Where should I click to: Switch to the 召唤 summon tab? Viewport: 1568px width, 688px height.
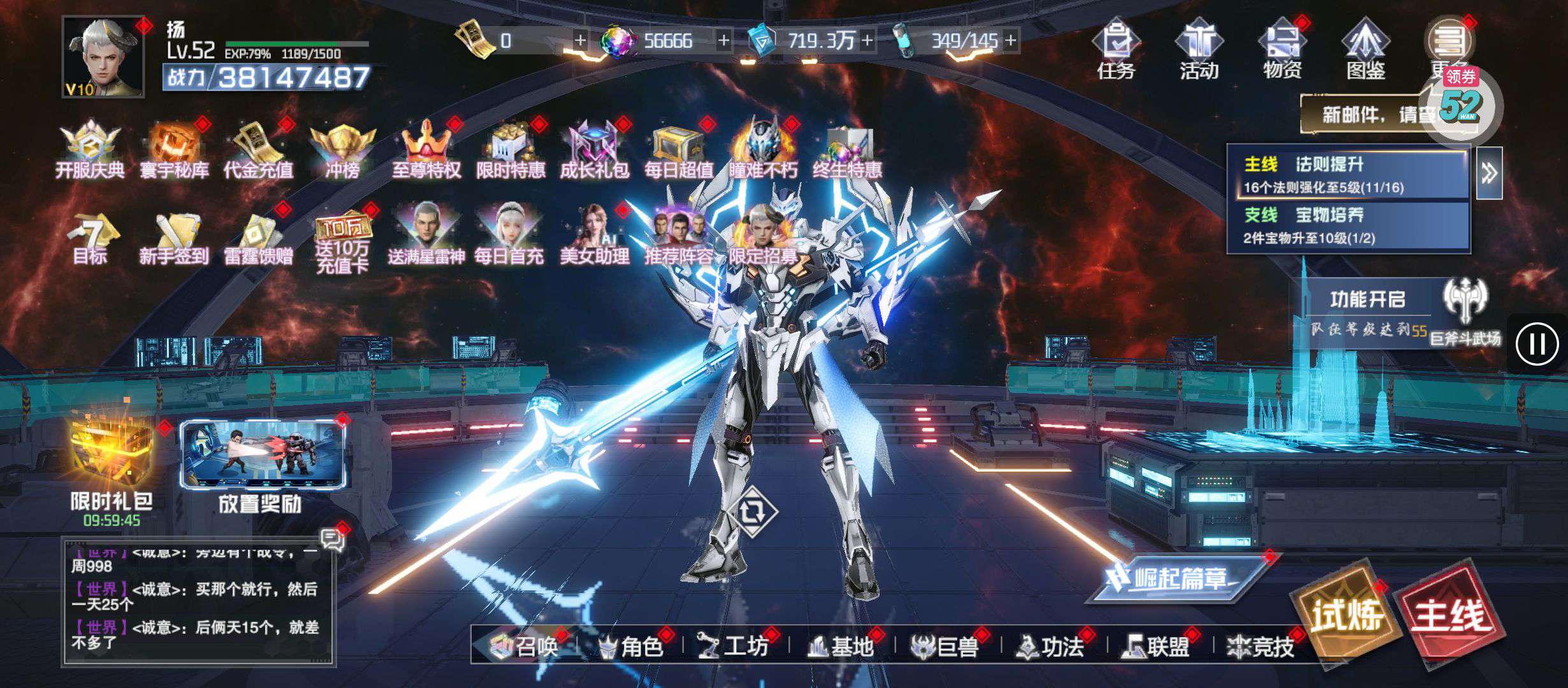point(525,647)
